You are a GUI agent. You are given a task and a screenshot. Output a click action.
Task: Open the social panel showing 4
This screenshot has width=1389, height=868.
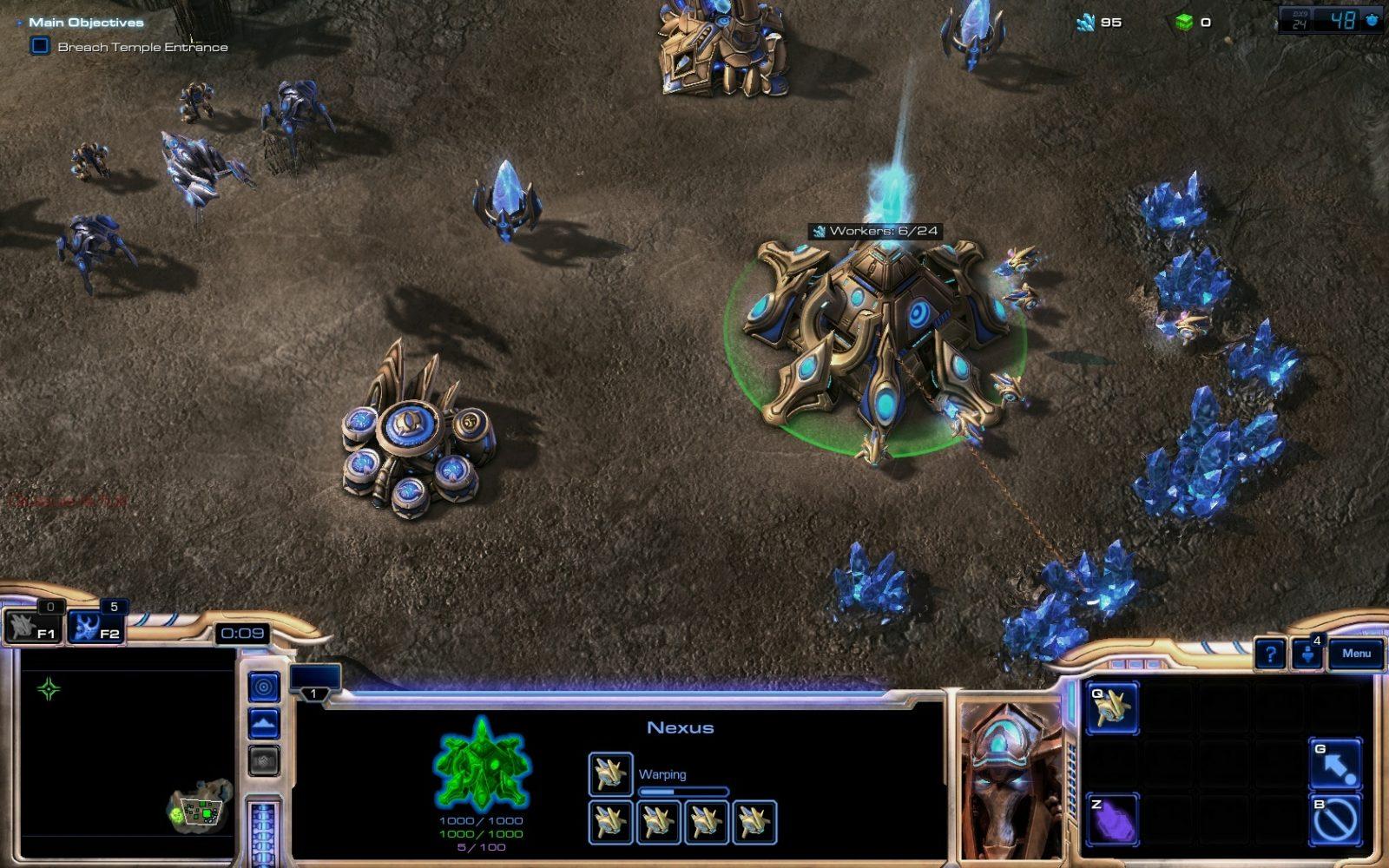pos(1308,654)
